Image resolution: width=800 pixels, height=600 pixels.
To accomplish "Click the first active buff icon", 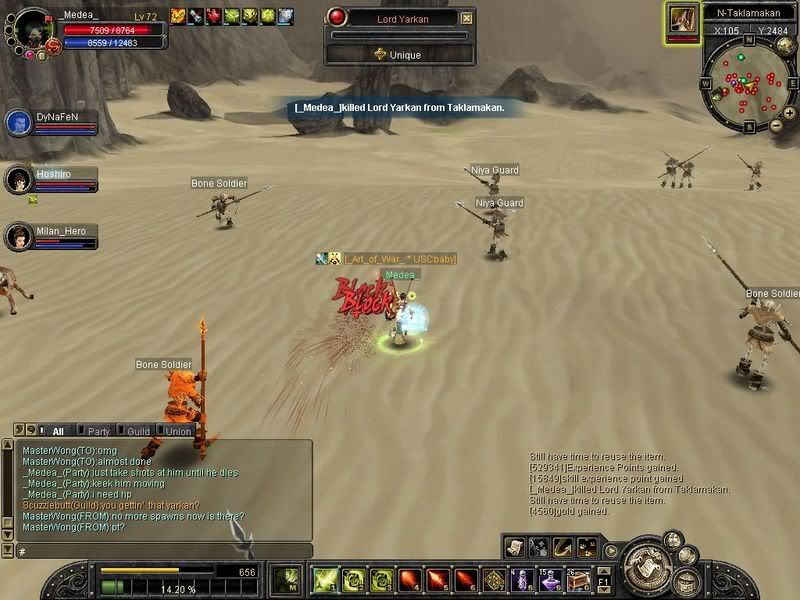I will click(x=178, y=16).
